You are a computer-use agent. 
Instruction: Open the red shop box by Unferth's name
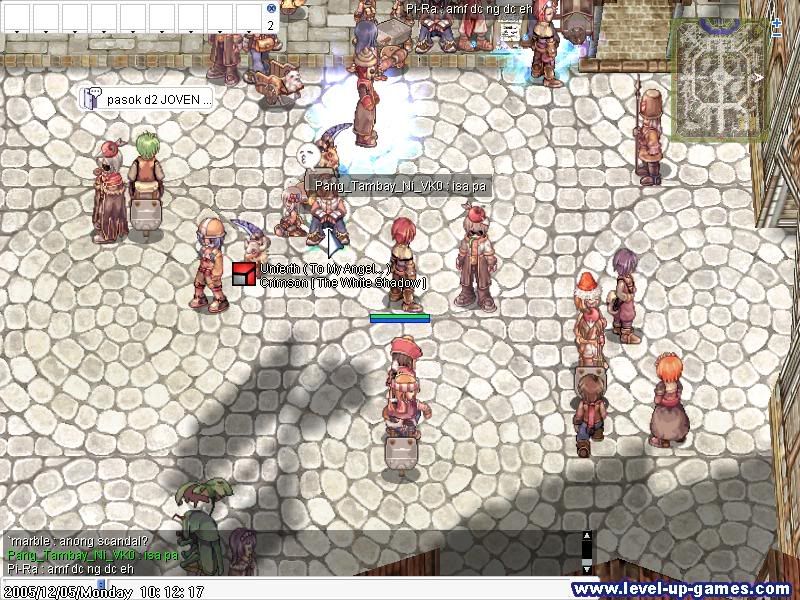[243, 274]
